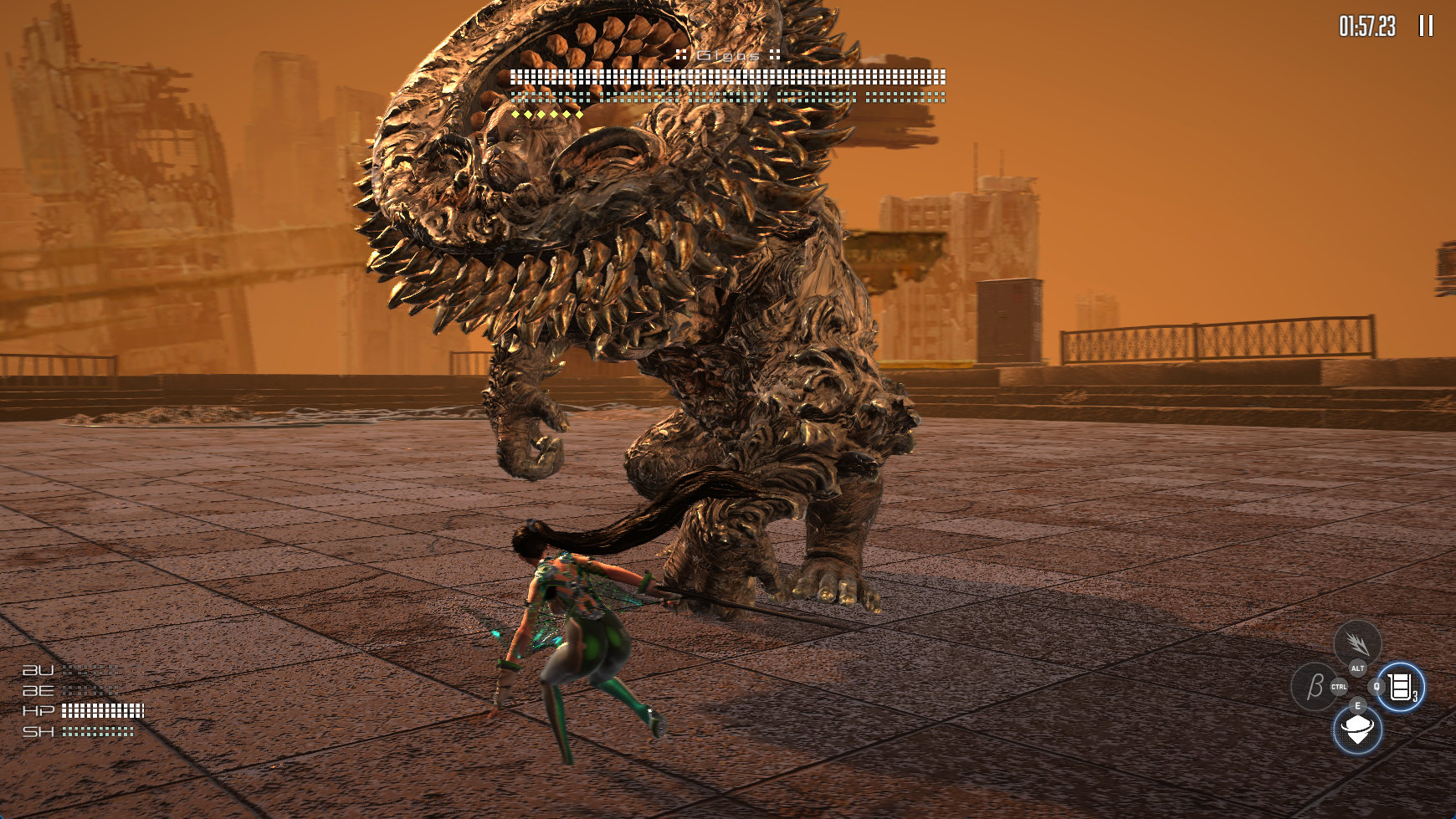Trigger the beta skill icon

1314,687
